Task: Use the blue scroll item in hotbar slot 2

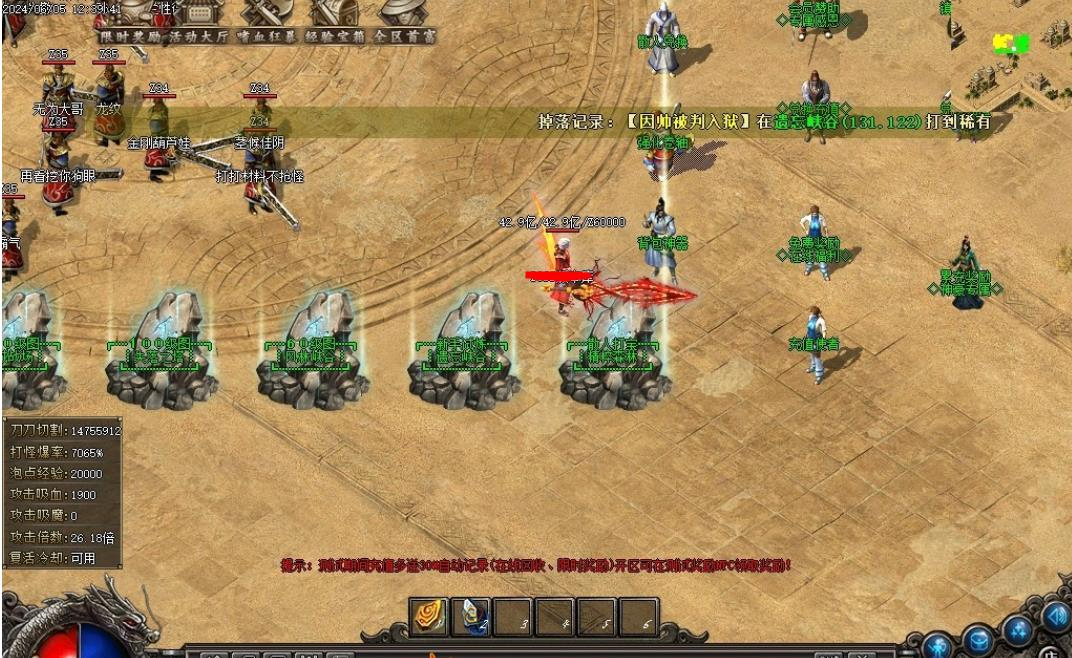Action: [x=471, y=617]
